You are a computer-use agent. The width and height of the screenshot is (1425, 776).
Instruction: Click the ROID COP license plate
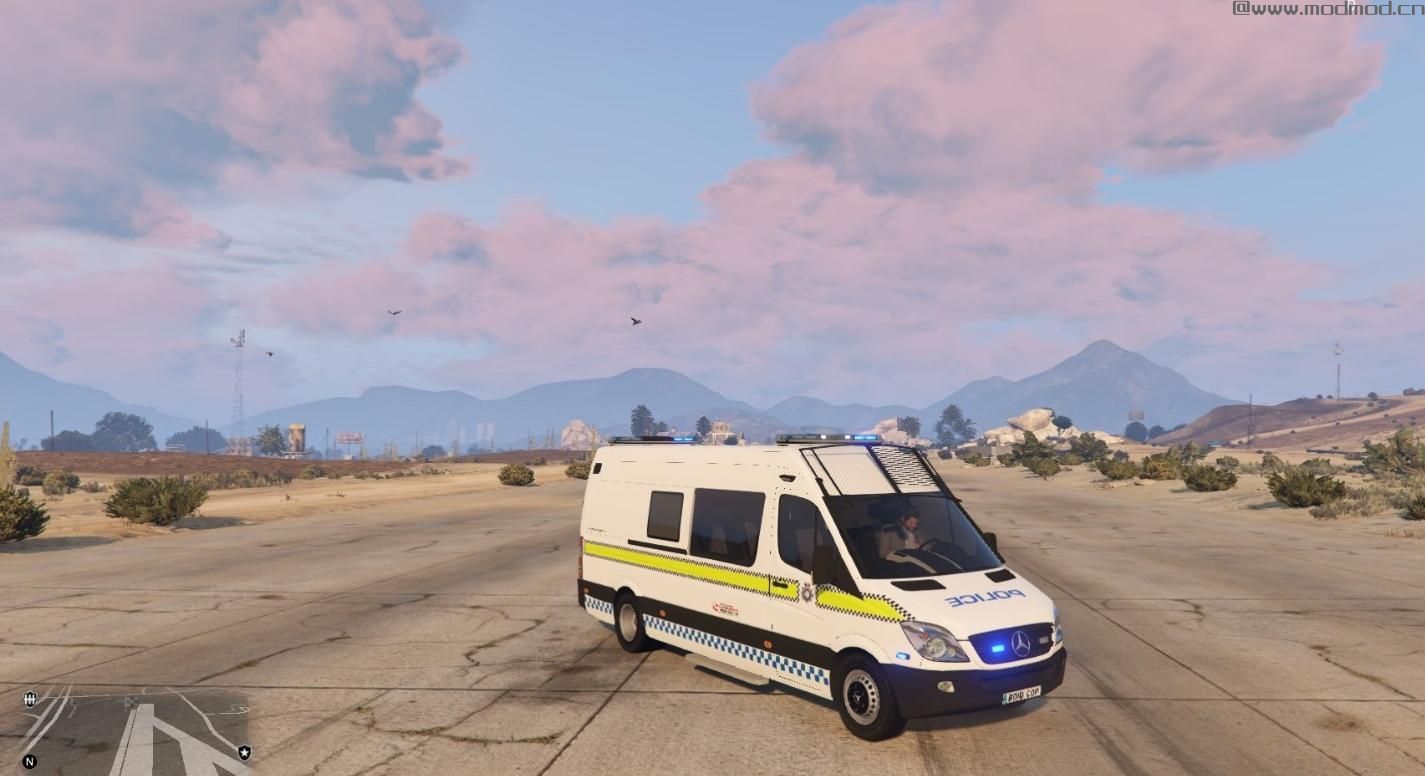click(x=1019, y=696)
